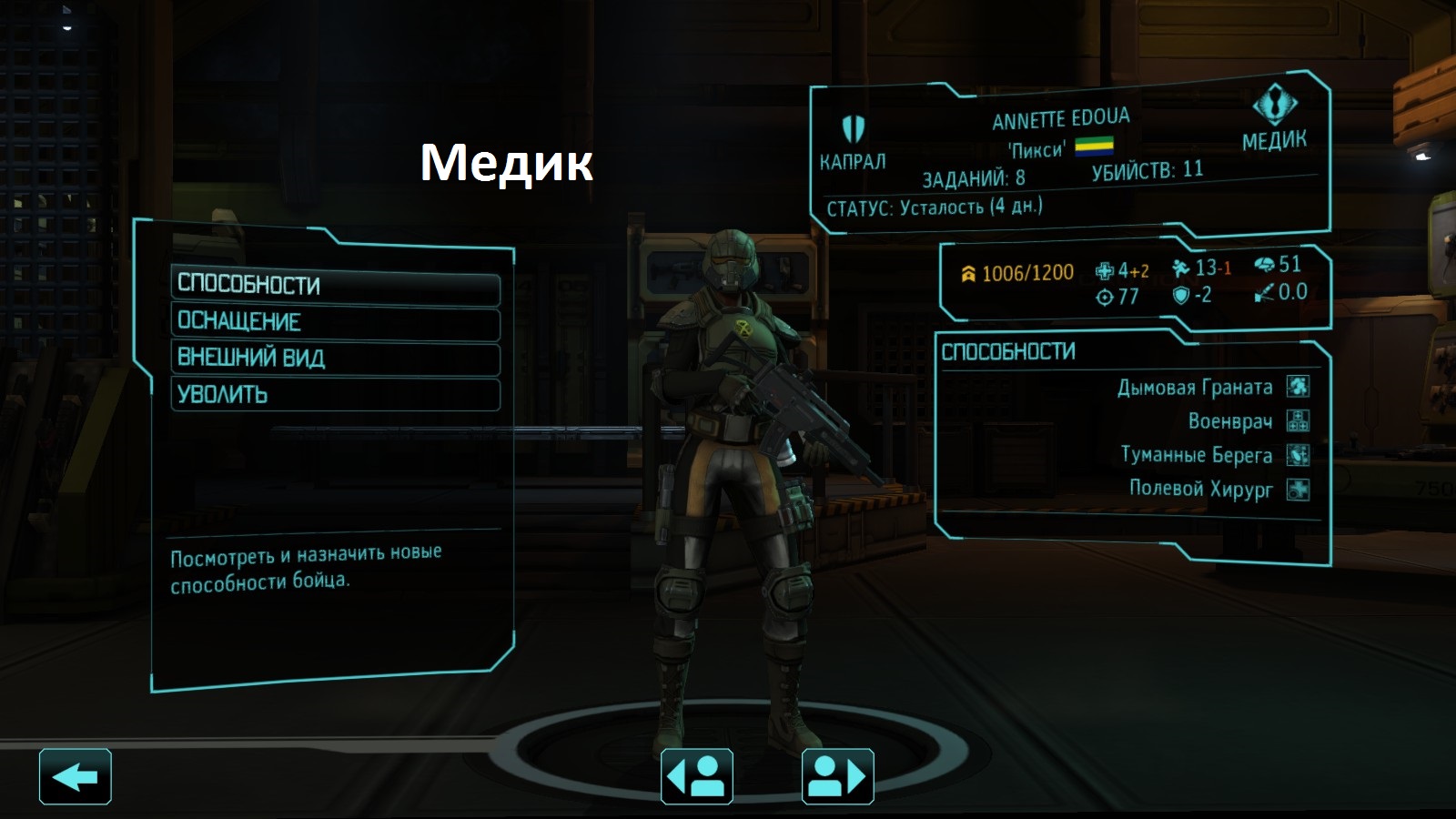Viewport: 1456px width, 819px height.
Task: Show the next soldier
Action: (x=837, y=777)
